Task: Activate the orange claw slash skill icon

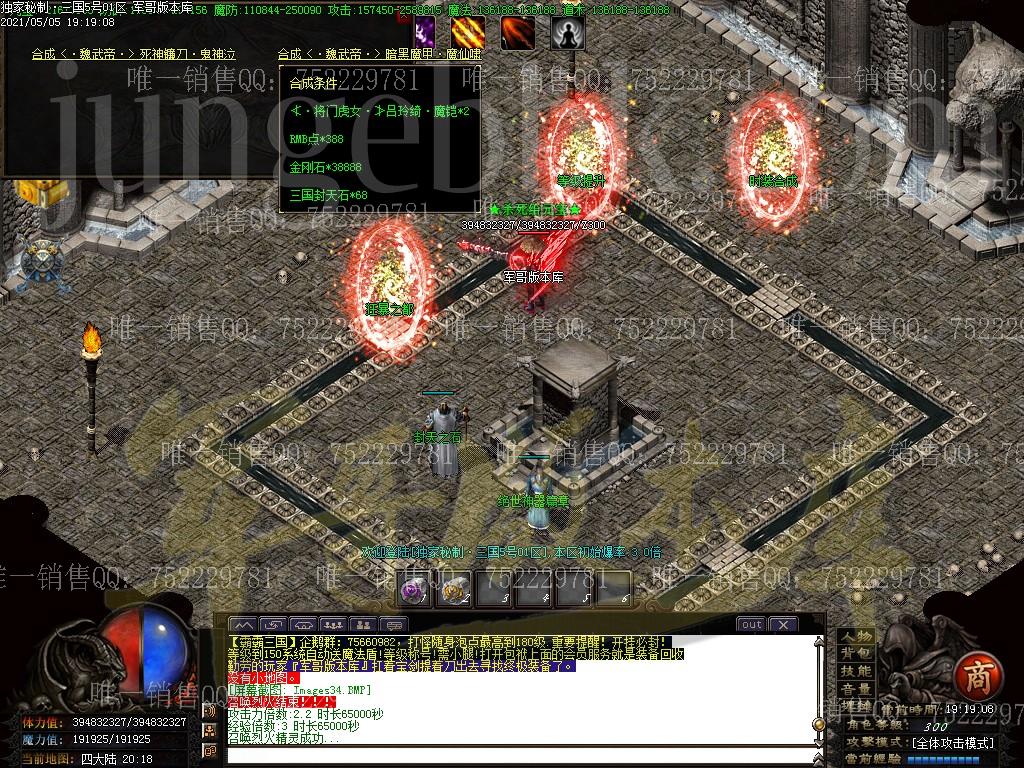Action: [468, 32]
